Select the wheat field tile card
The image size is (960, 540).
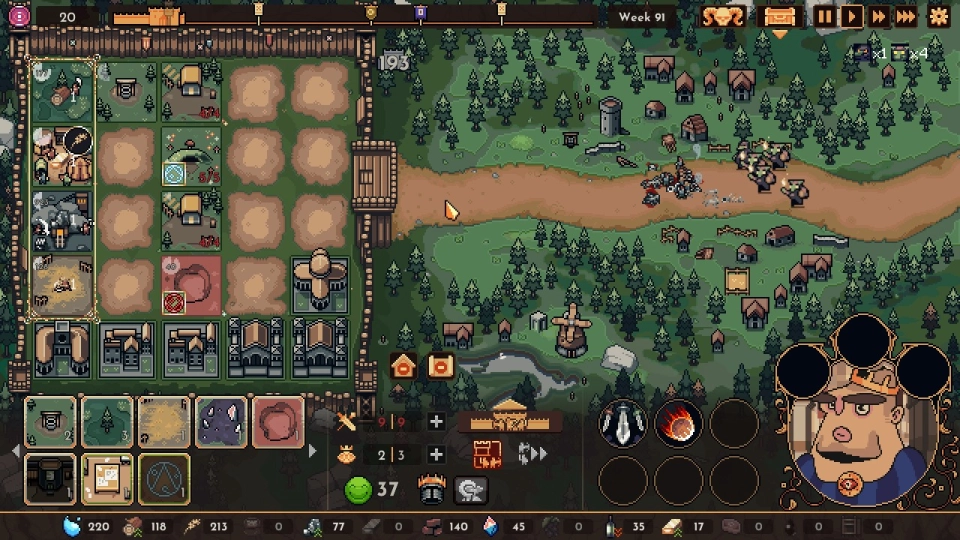(164, 422)
